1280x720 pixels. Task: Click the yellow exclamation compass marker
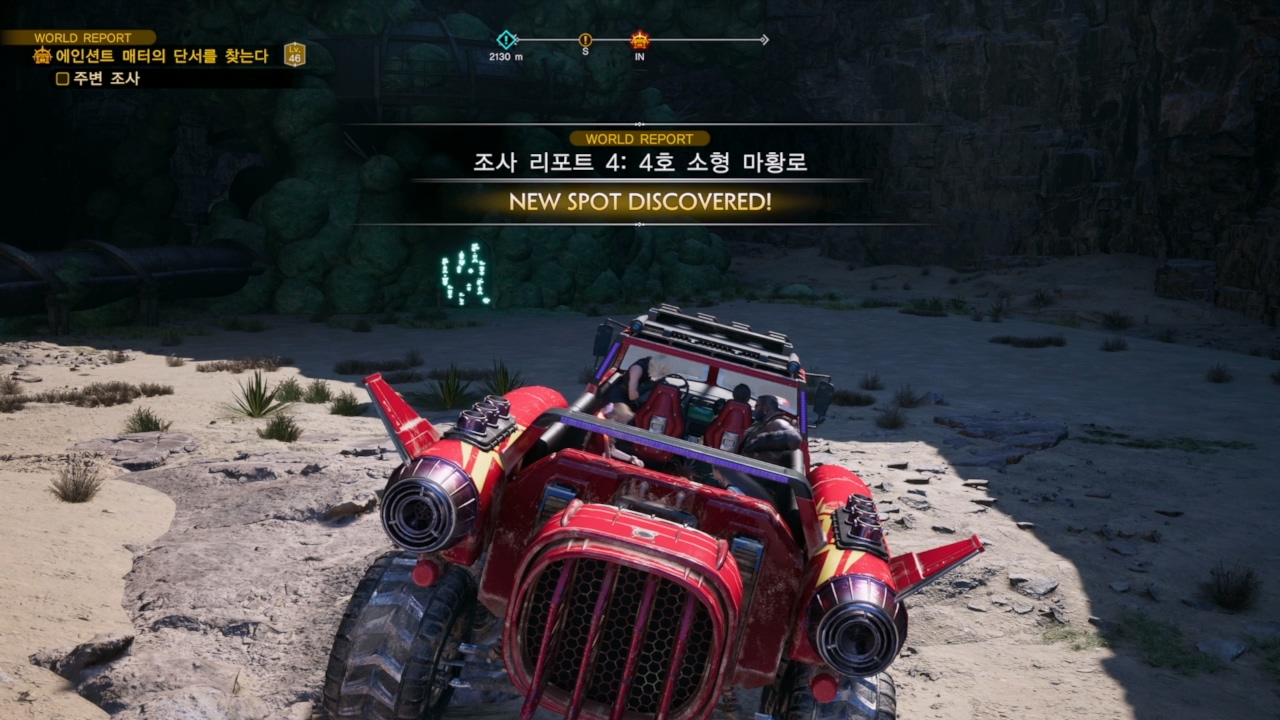[x=585, y=40]
